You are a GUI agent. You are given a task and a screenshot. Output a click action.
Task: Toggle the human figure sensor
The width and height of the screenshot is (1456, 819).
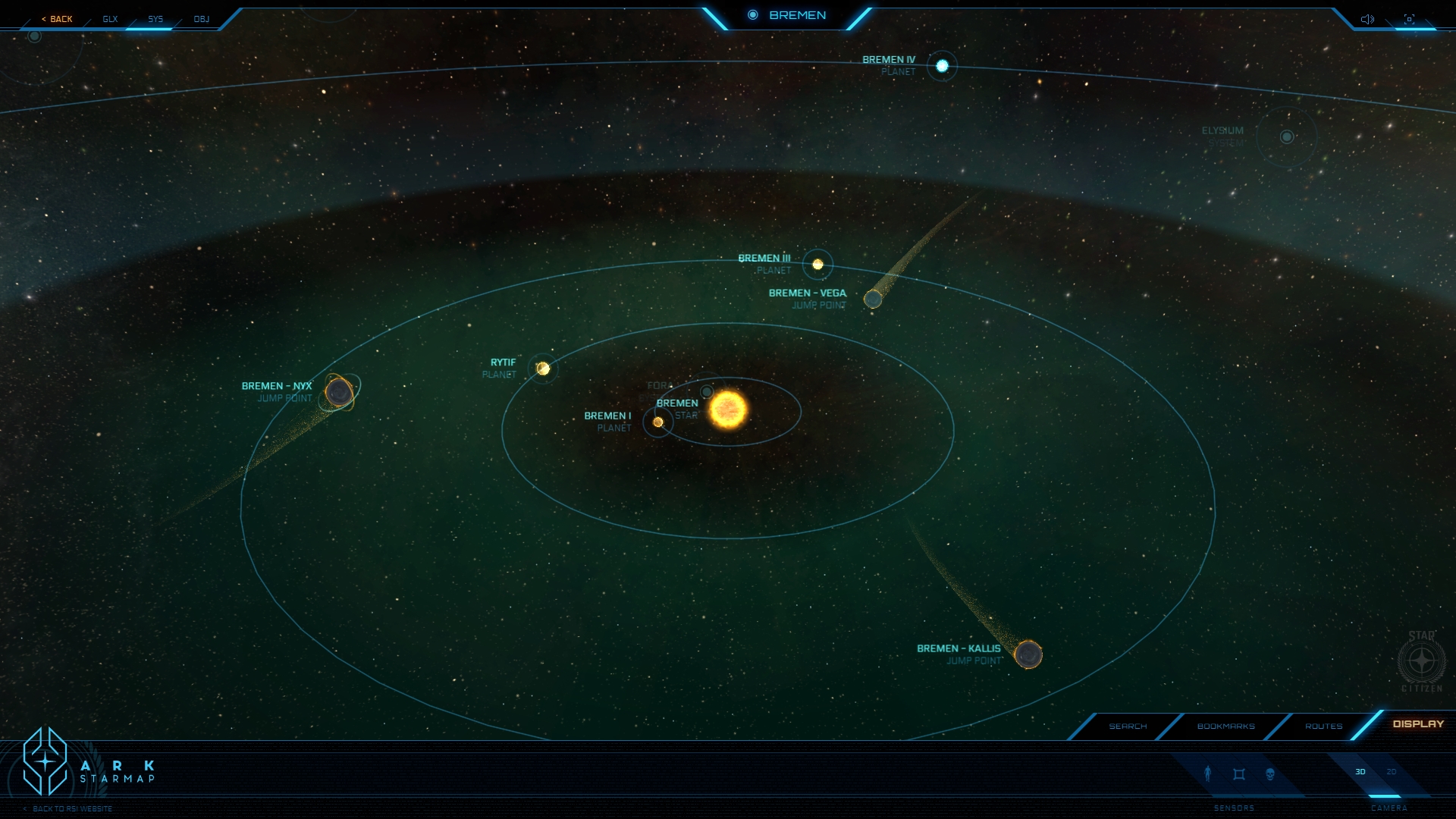(x=1208, y=773)
